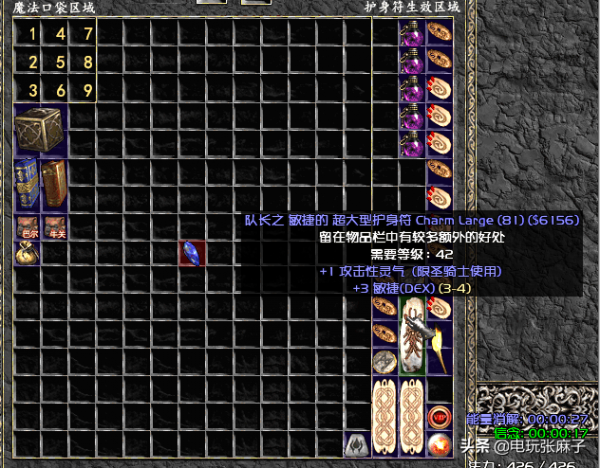This screenshot has height=468, width=600.
Task: Click the pocket slot numbered 5
Action: (x=60, y=62)
